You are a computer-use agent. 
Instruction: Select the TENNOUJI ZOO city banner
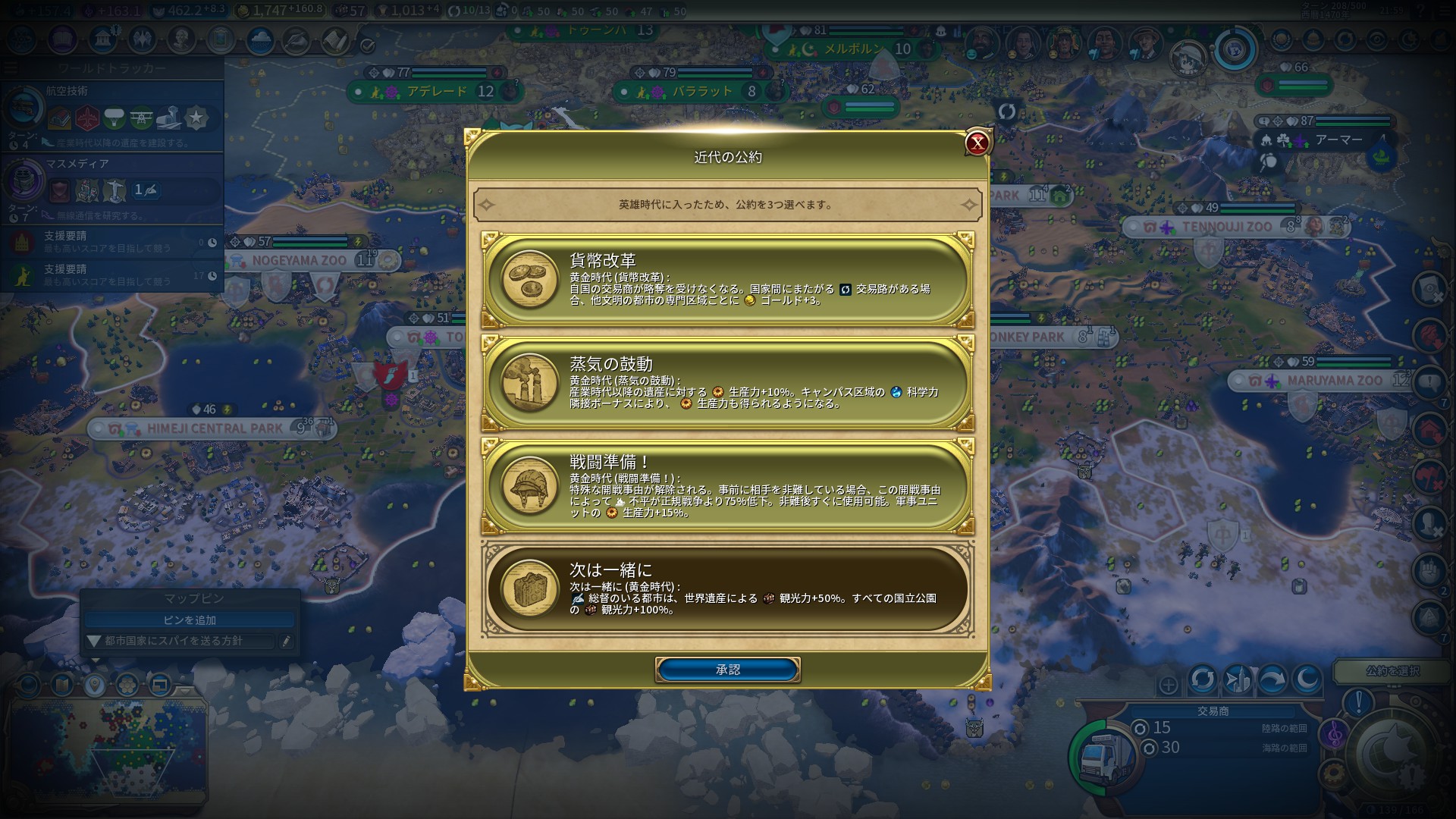click(1226, 227)
